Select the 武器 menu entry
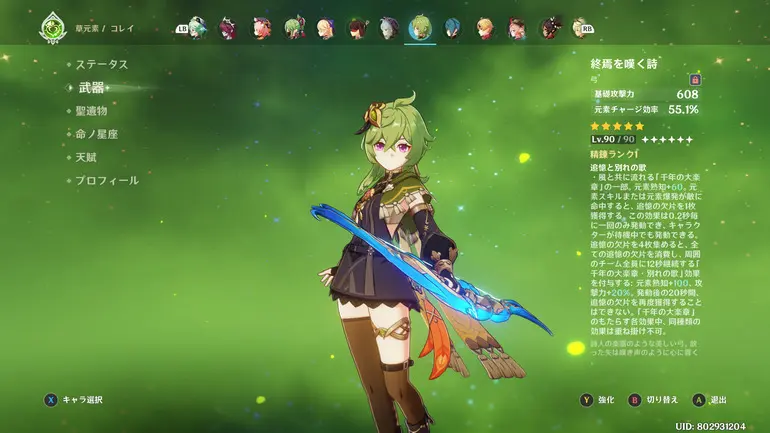This screenshot has height=433, width=770. tap(90, 88)
